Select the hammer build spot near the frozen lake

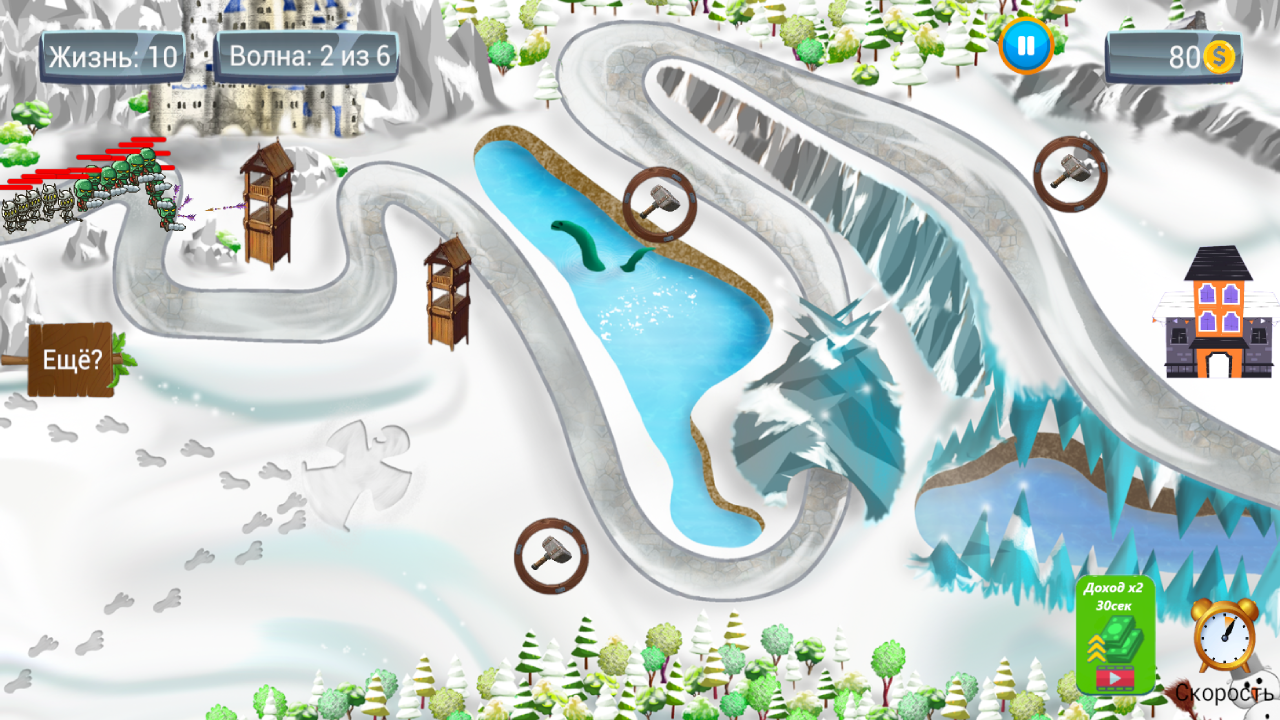[x=657, y=205]
